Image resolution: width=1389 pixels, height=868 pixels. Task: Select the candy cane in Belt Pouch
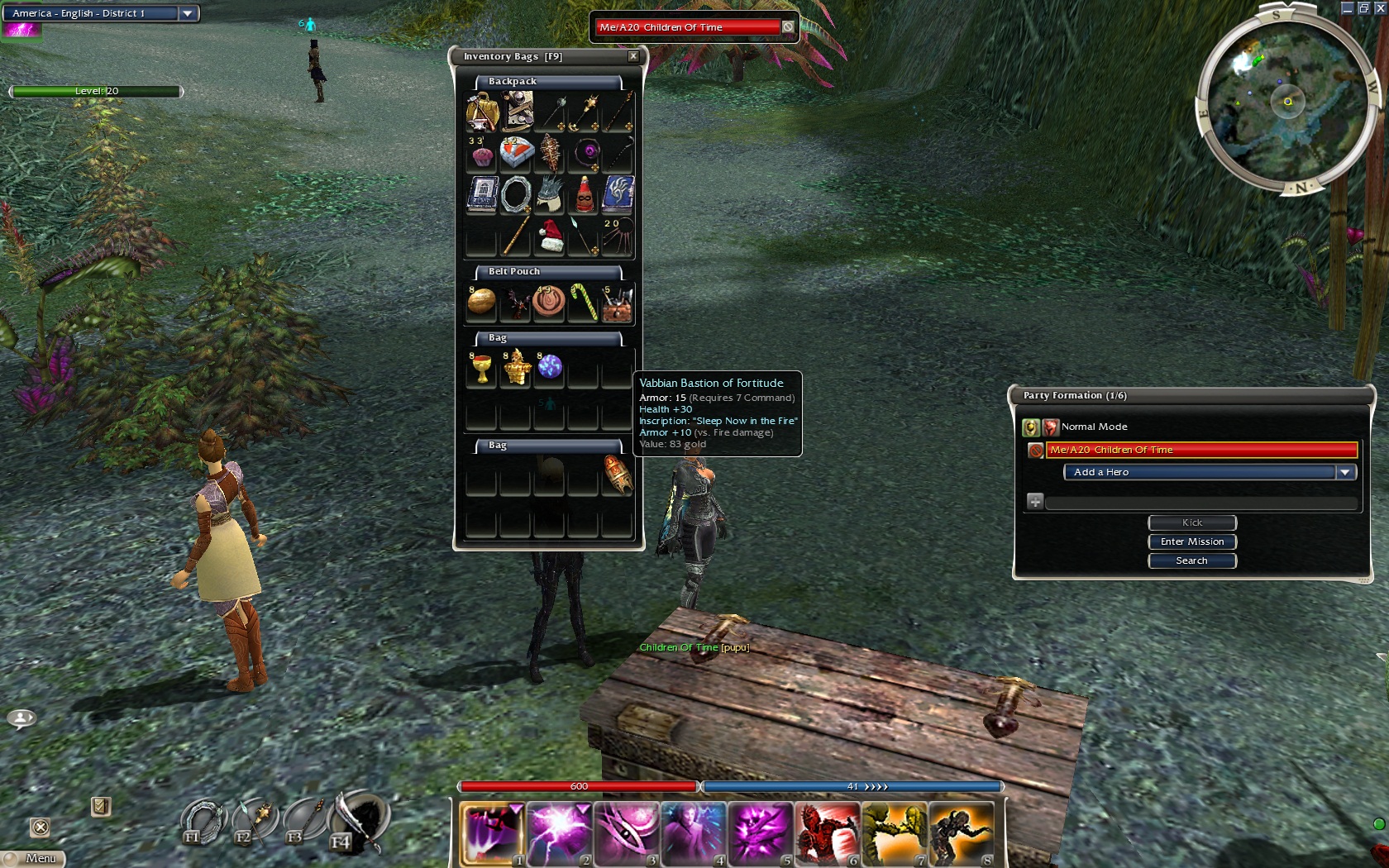[584, 302]
